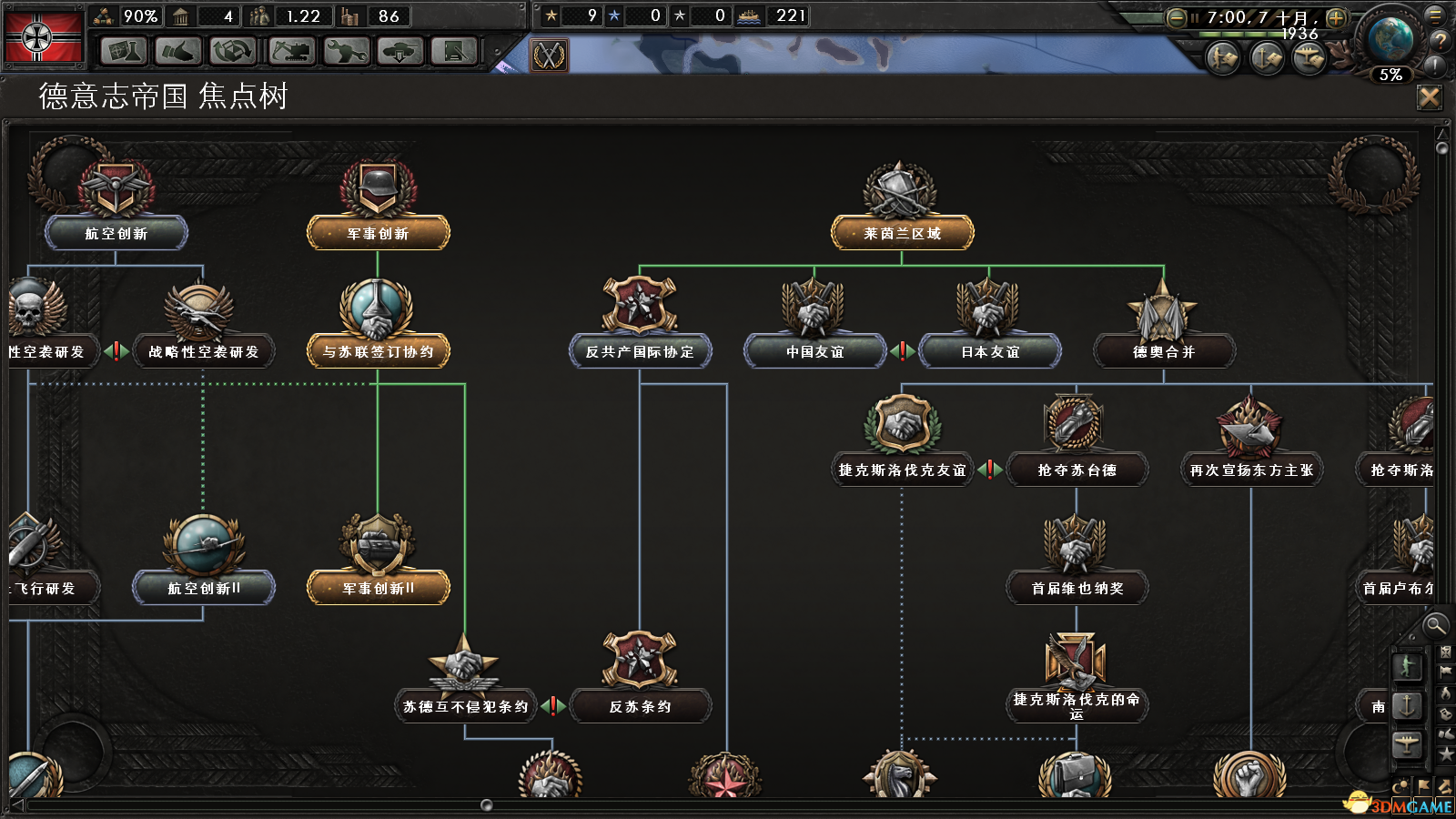
Task: Select the 德奥合并 focus
Action: (1164, 351)
